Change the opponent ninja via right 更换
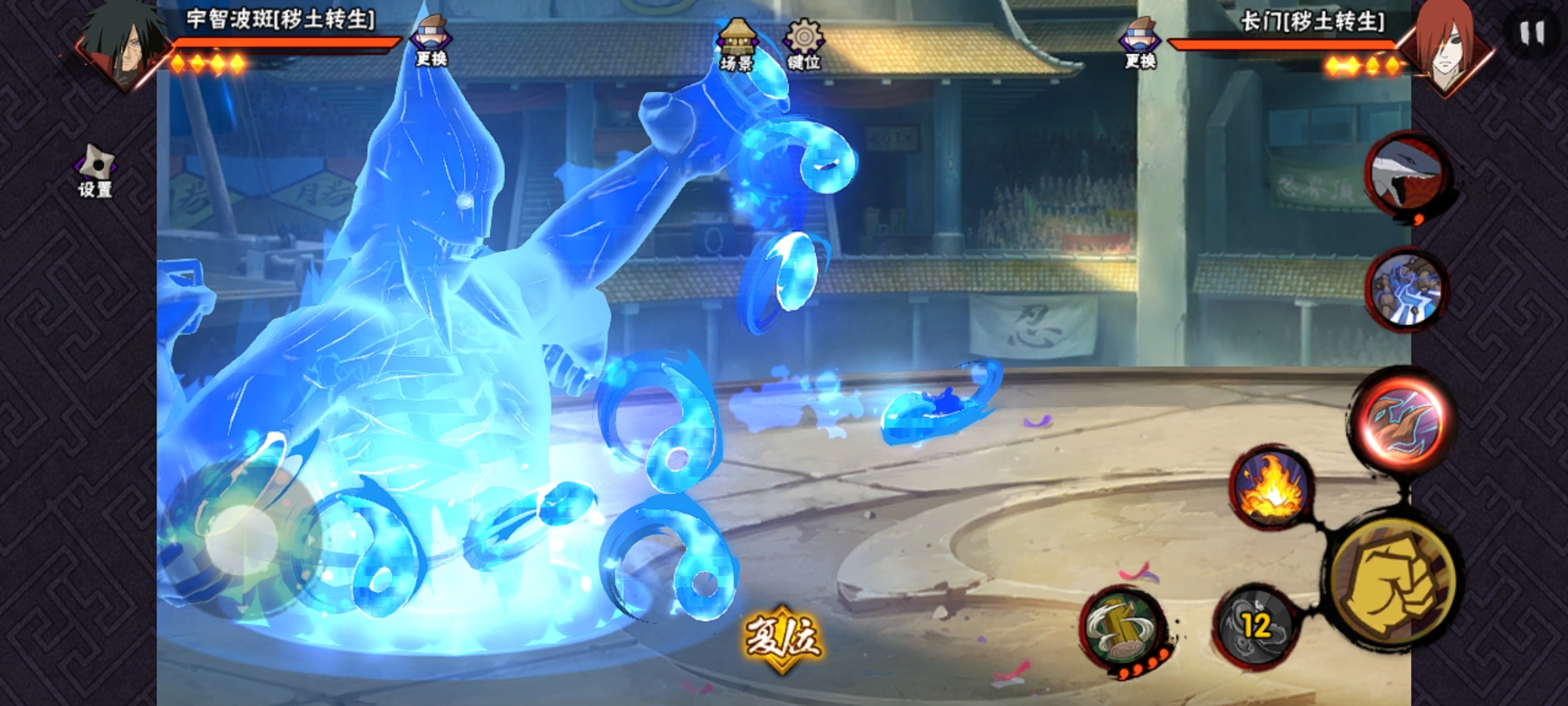 pos(1140,43)
